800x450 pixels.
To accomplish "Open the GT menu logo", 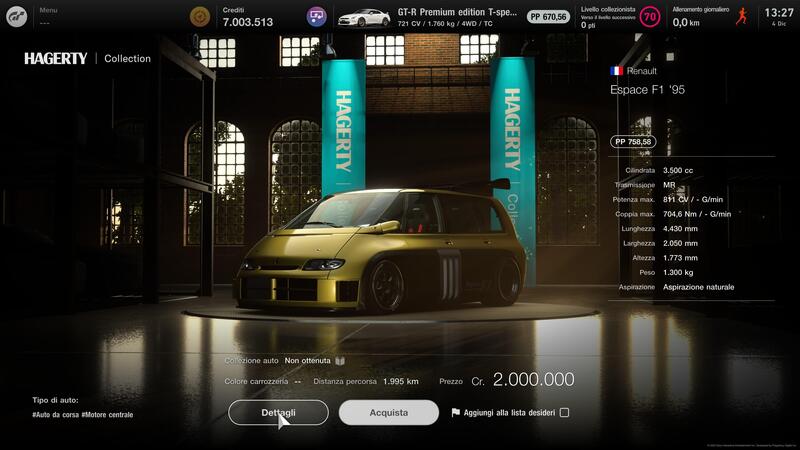I will point(18,16).
